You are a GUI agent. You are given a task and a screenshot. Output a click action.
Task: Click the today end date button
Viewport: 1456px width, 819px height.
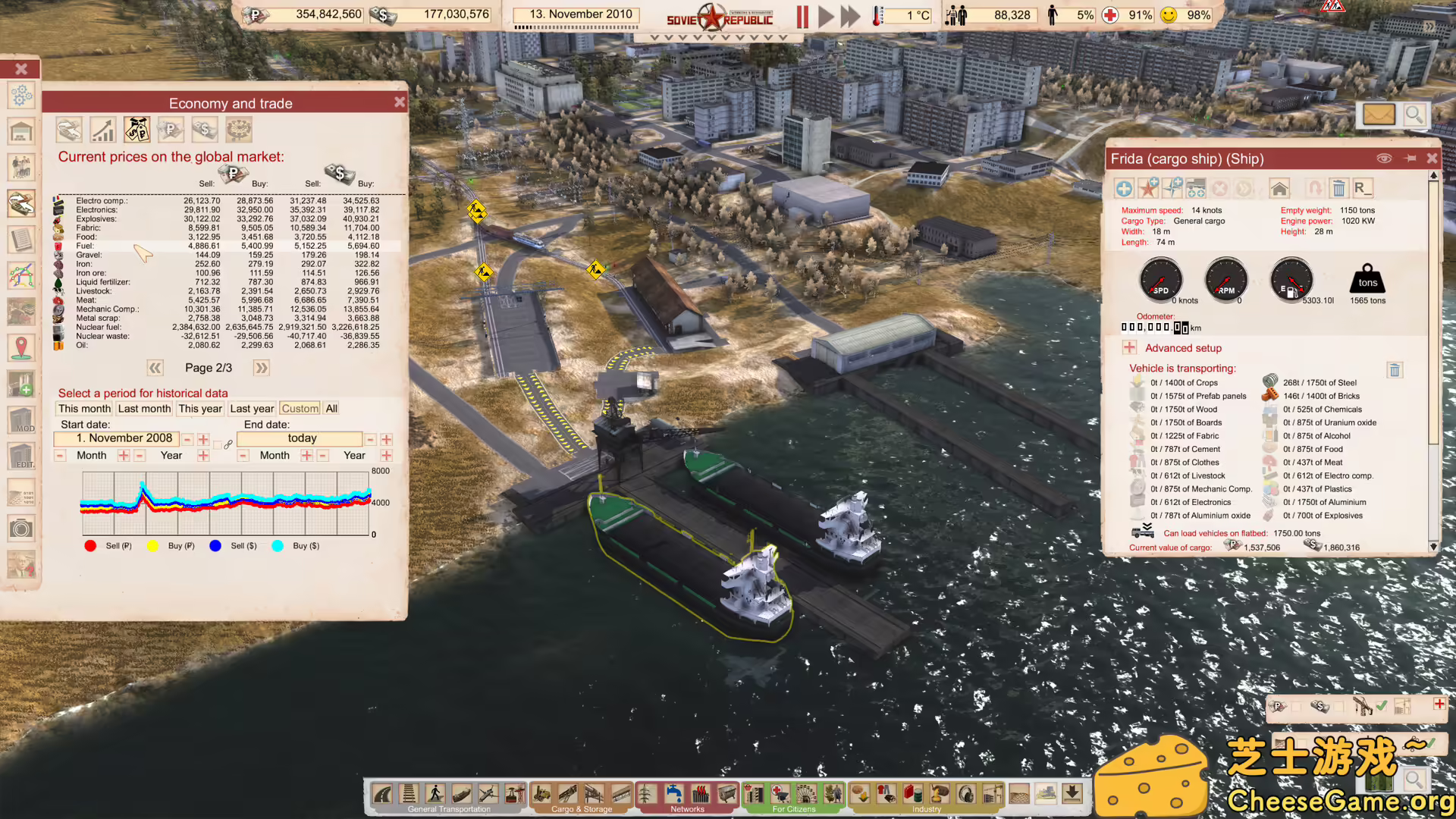pos(300,438)
